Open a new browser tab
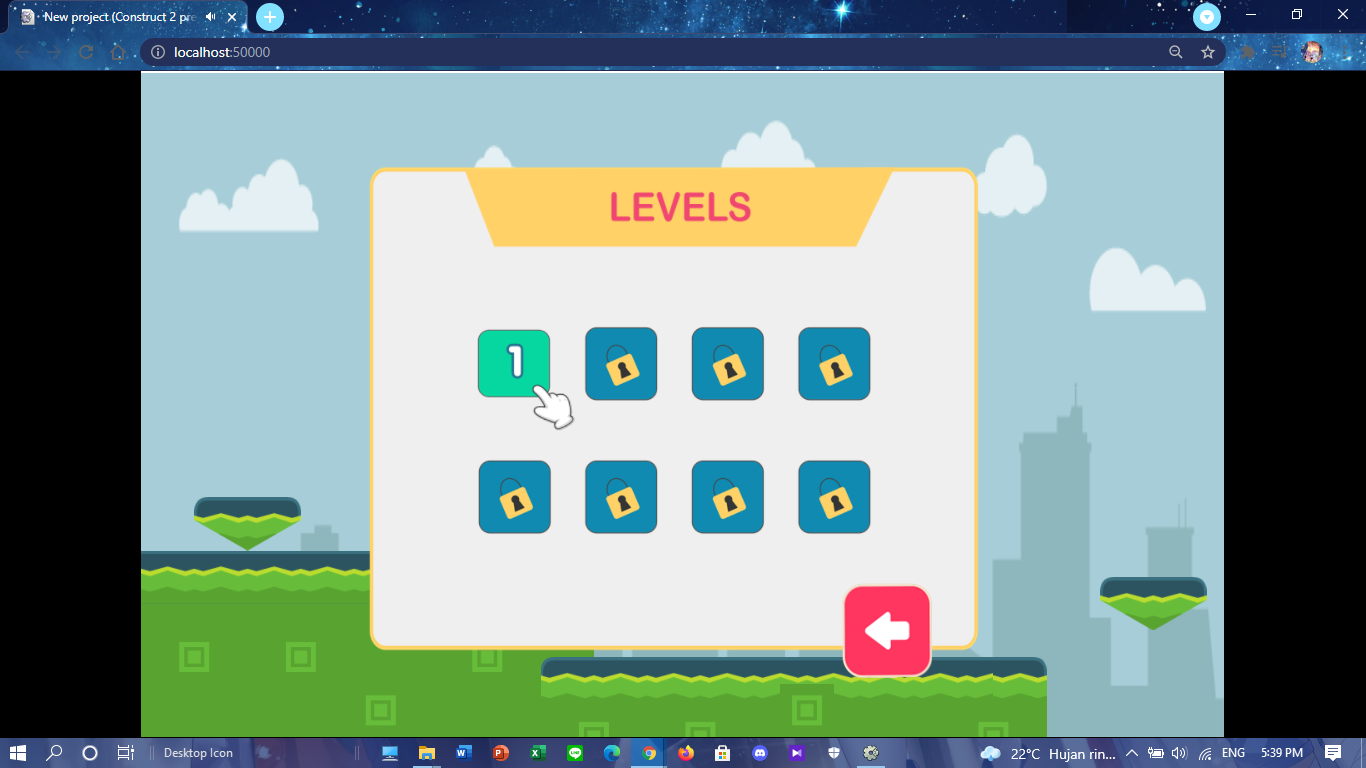The height and width of the screenshot is (768, 1366). [268, 16]
